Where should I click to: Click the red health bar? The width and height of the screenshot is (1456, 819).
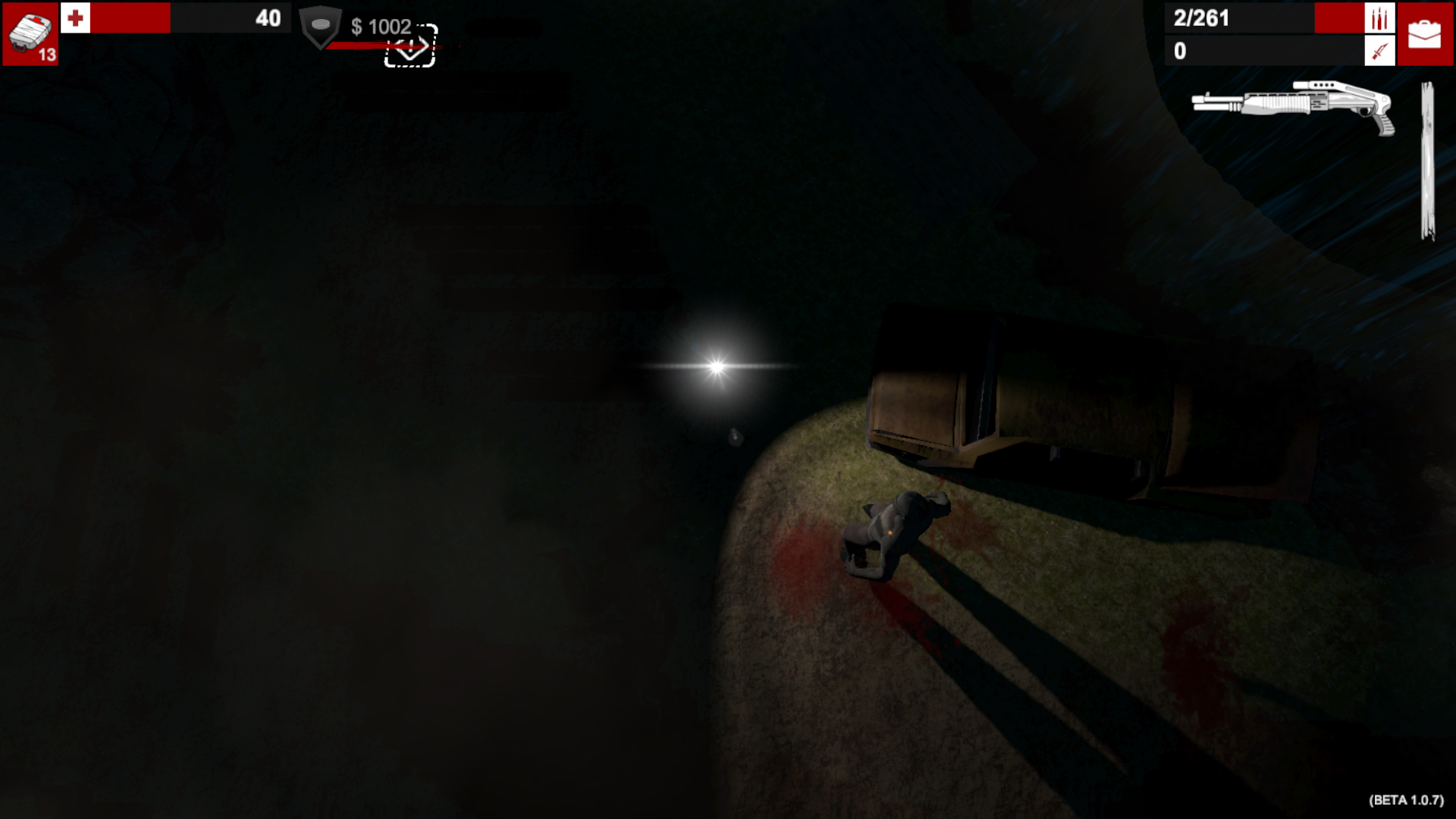(129, 19)
